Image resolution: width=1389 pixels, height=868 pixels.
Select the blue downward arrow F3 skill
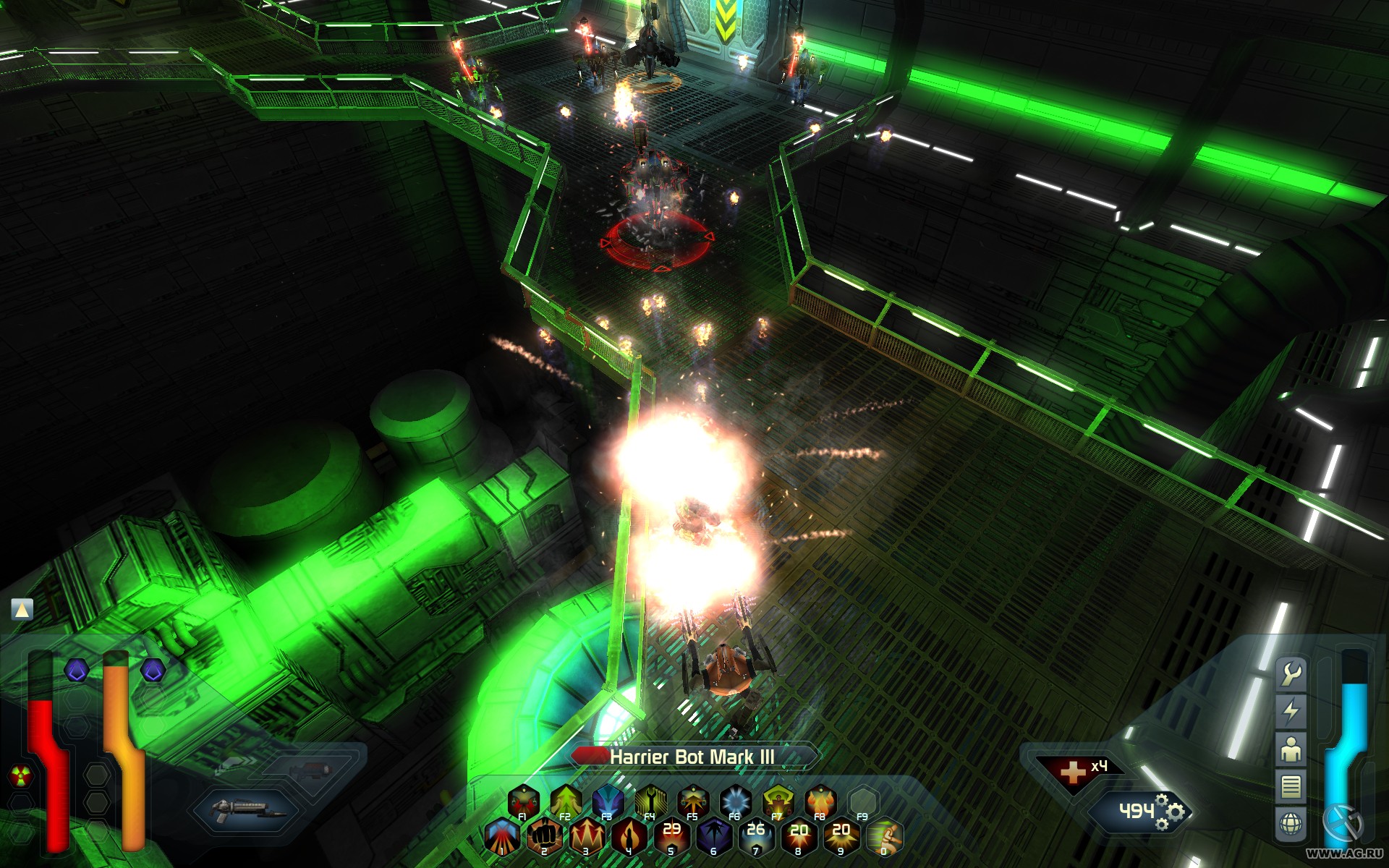tap(608, 801)
